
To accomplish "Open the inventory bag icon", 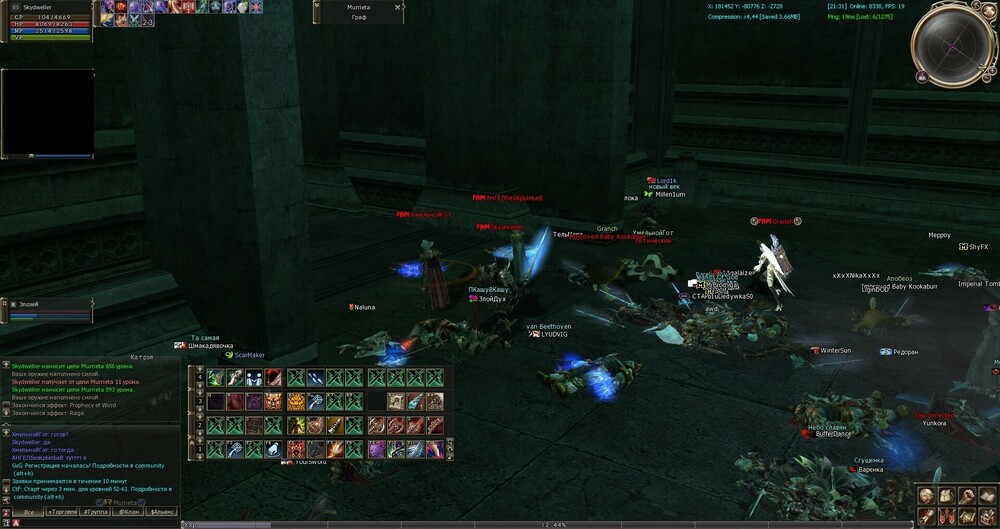I will 946,496.
